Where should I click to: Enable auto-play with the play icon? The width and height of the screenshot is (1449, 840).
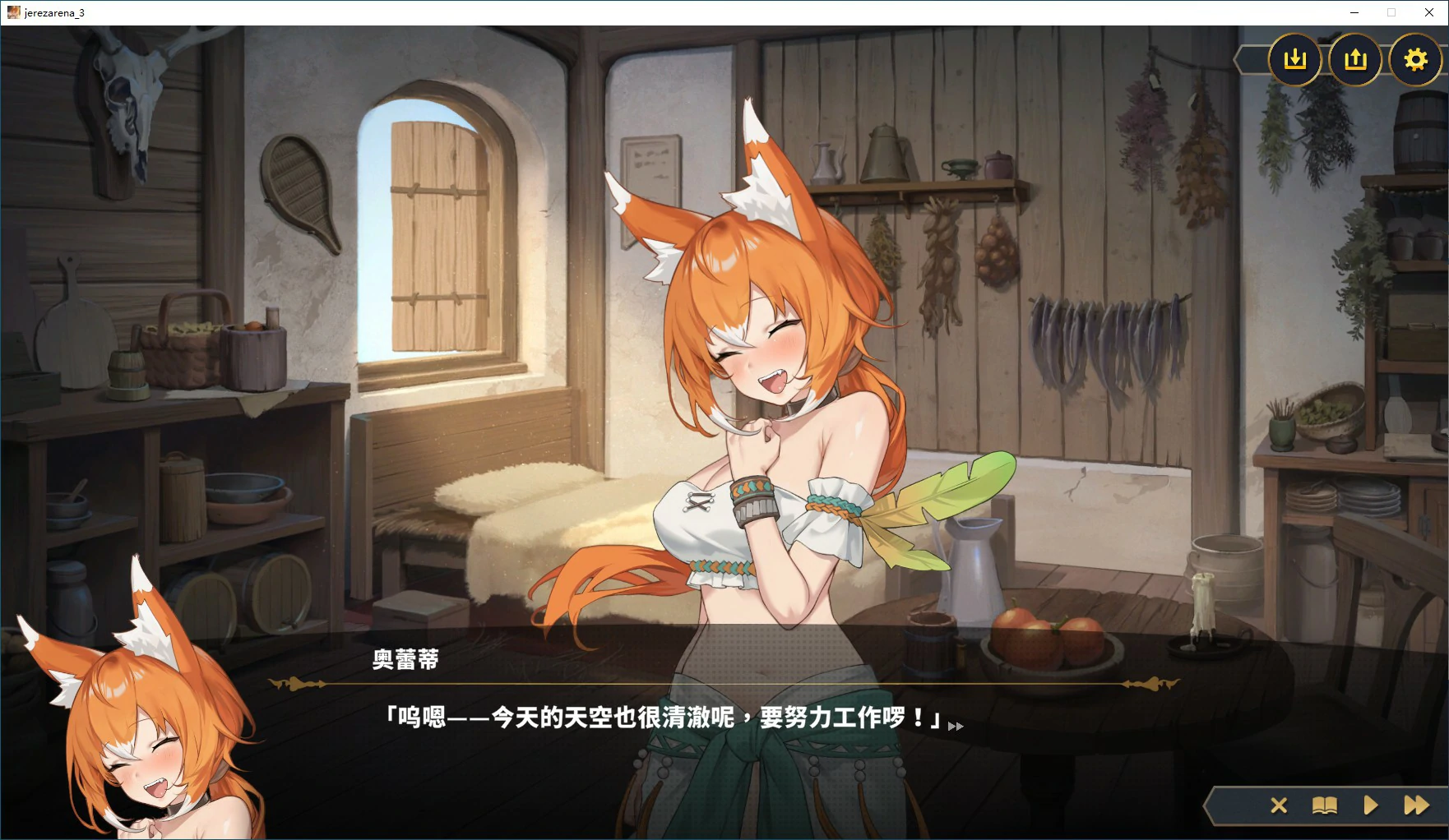point(1370,806)
